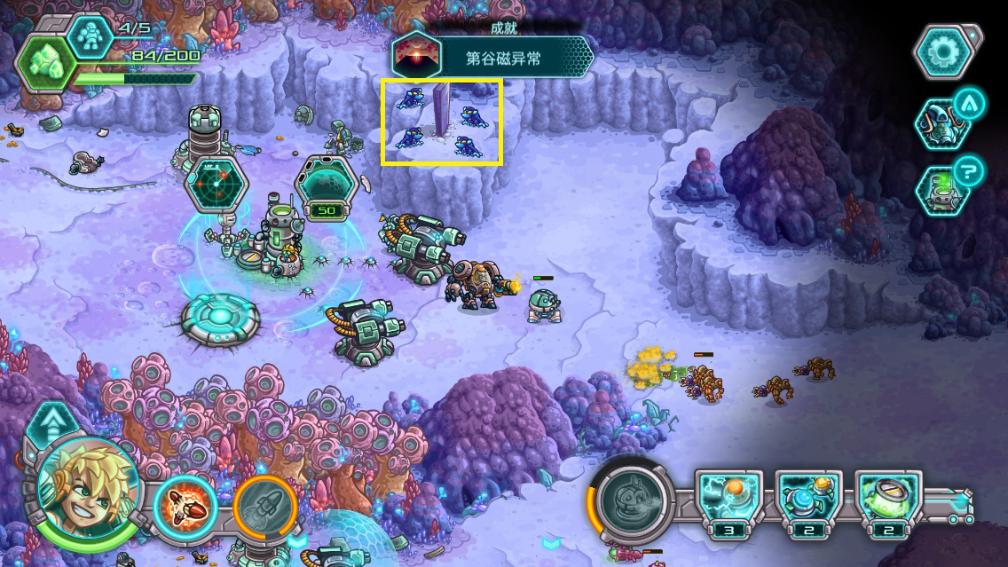
Task: Use the green canister item
Action: pos(887,496)
